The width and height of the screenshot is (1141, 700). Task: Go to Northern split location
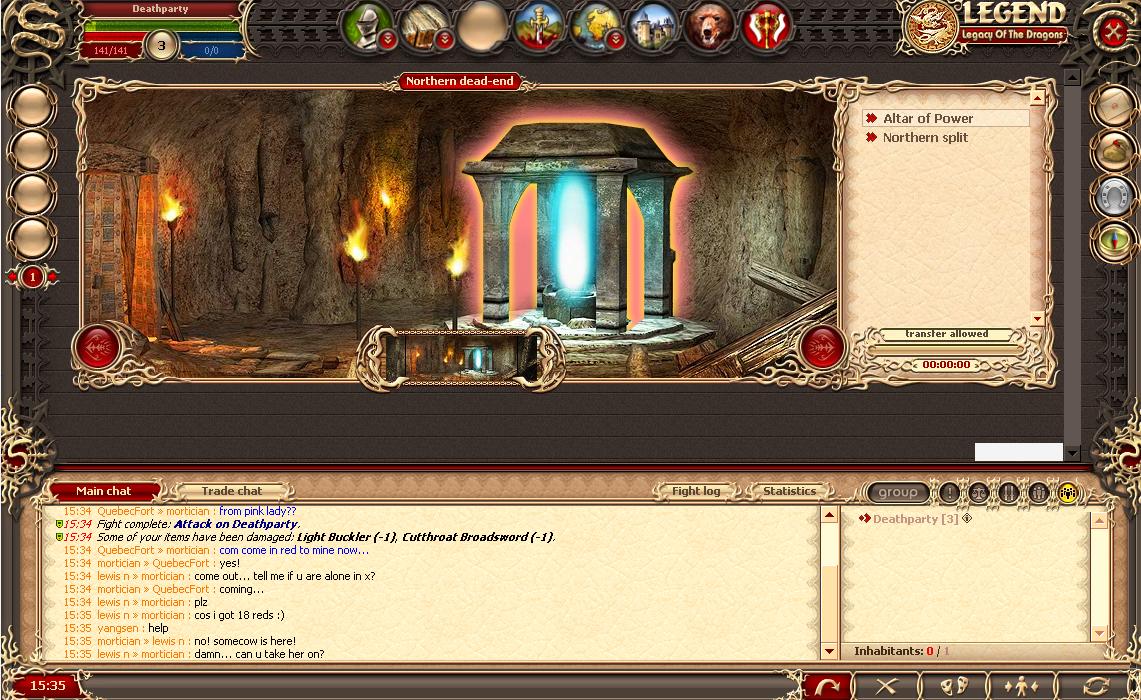tap(925, 138)
